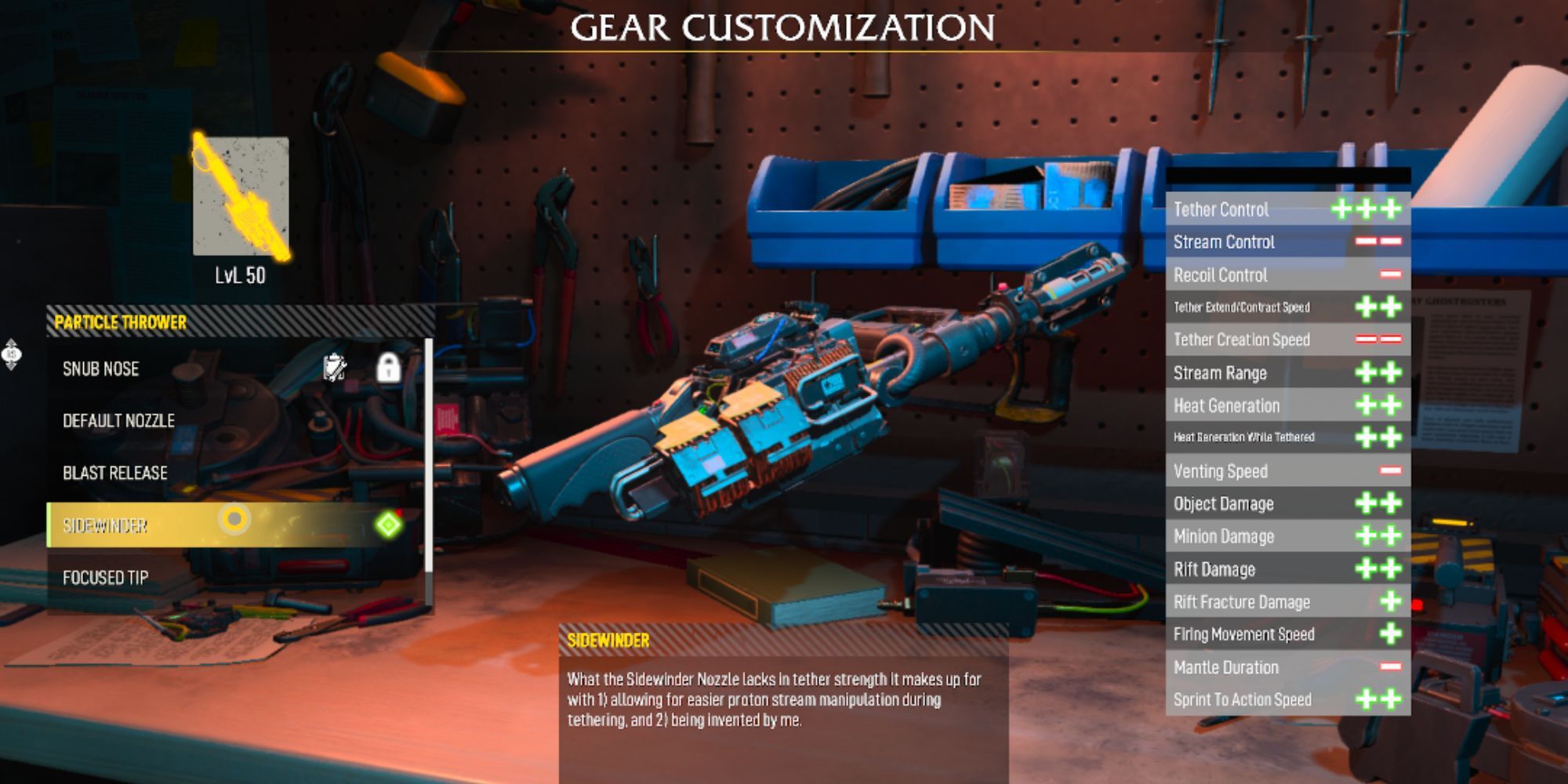Open the Gear Customization title banner
The image size is (1568, 784).
coord(784,26)
